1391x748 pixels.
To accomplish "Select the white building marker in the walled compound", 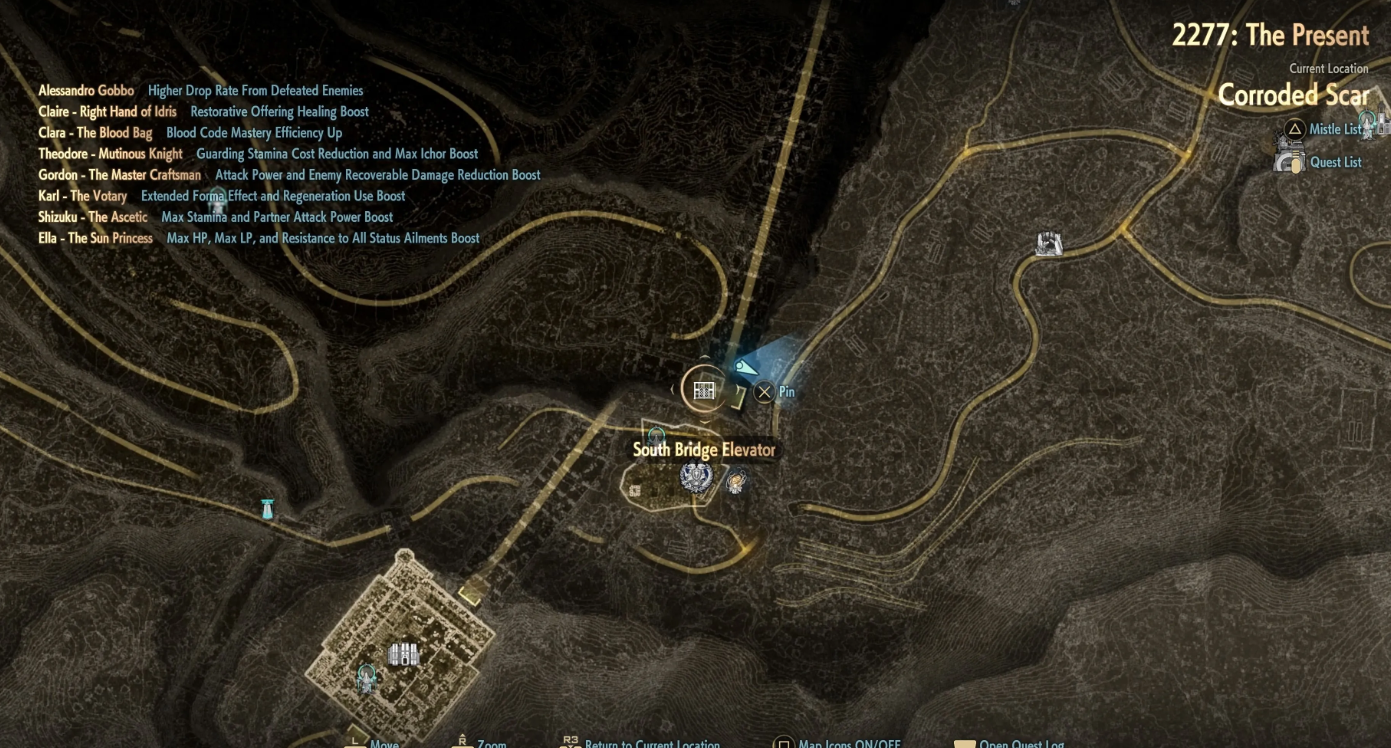I will click(403, 654).
